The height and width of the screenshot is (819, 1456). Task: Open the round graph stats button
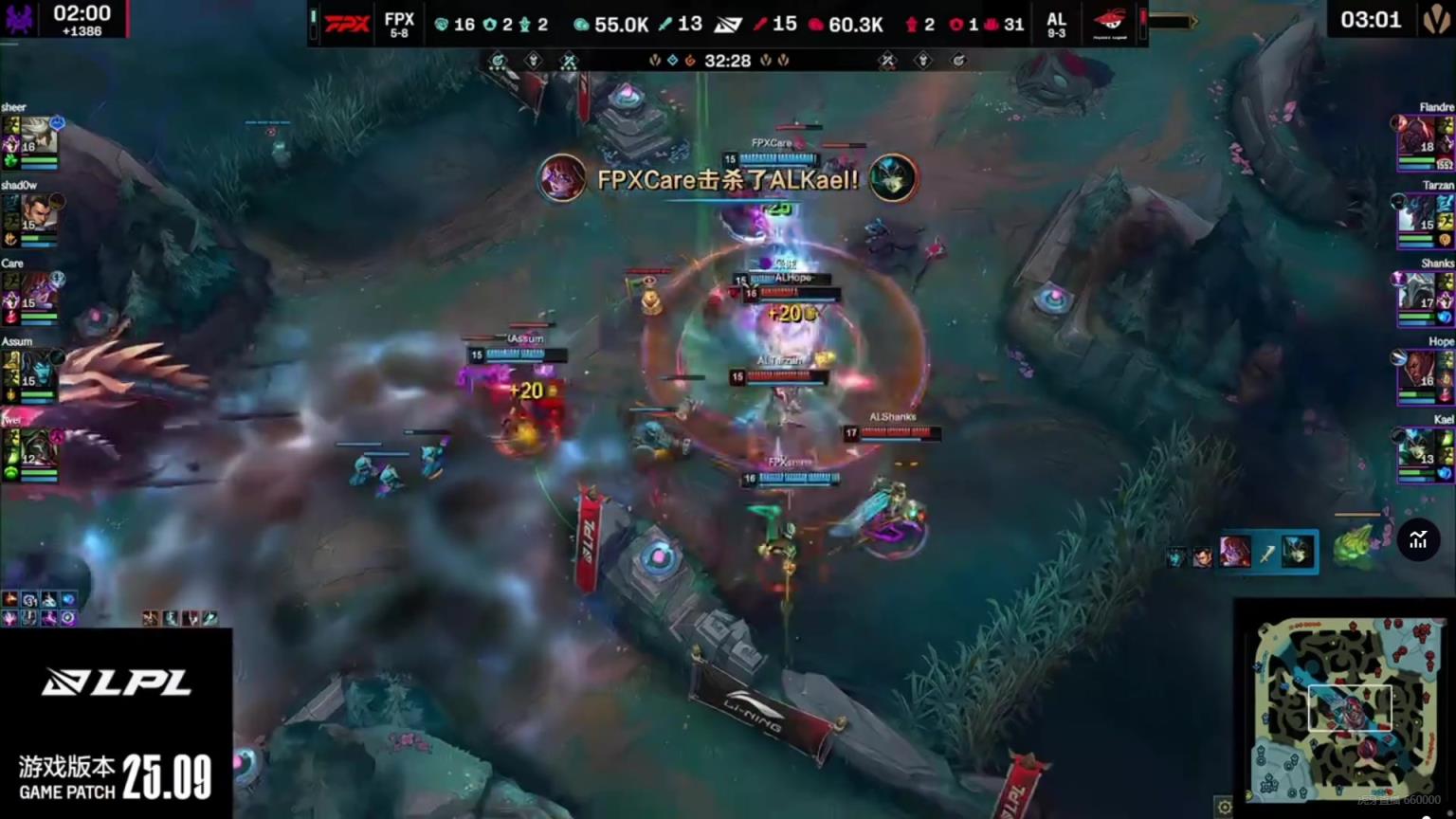(x=1418, y=540)
